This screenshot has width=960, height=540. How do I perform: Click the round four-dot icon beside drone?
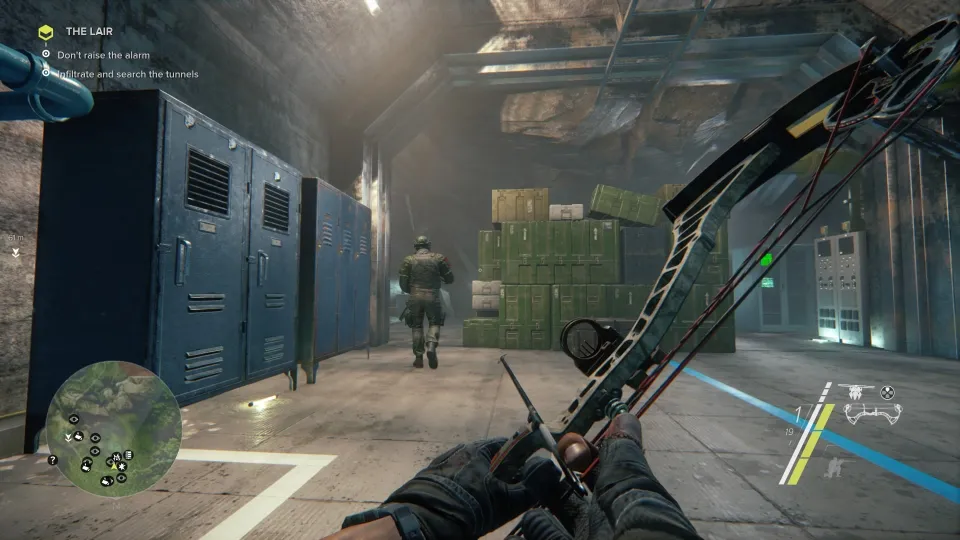pos(886,392)
